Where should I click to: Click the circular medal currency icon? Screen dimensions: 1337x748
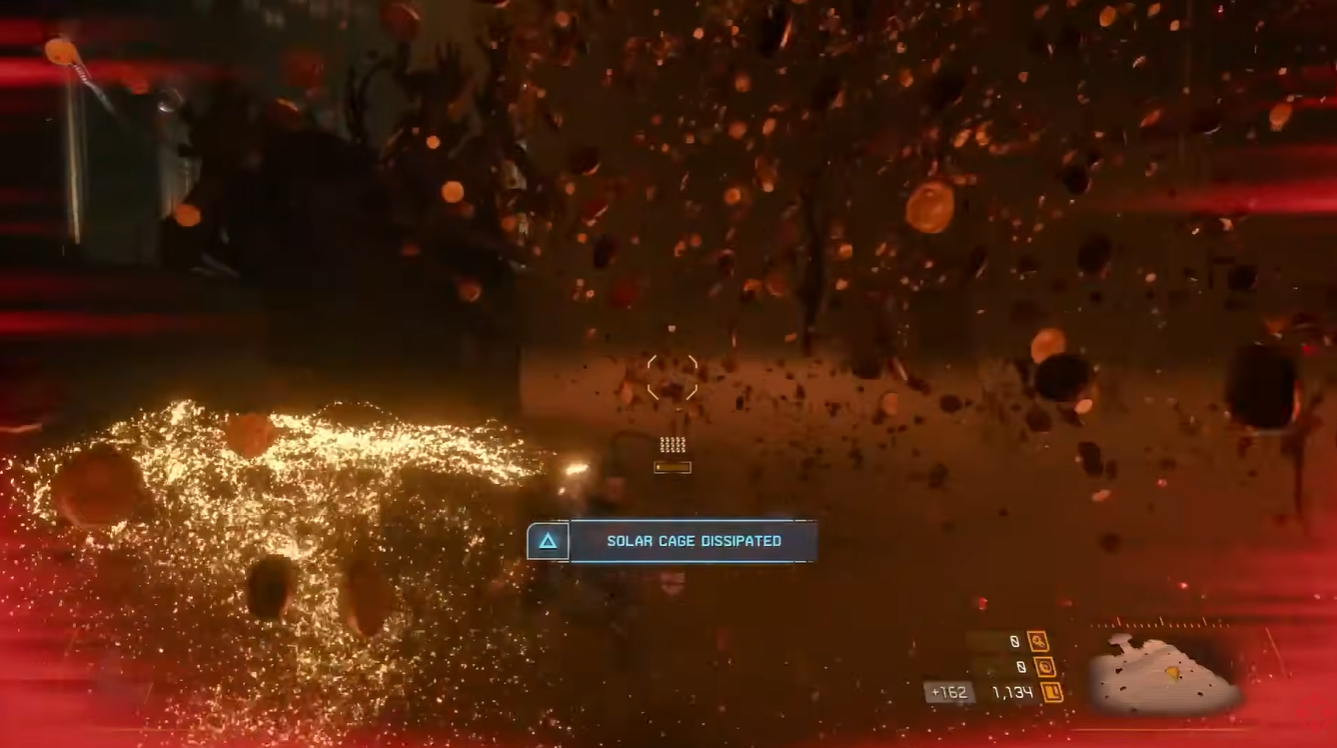point(1046,667)
